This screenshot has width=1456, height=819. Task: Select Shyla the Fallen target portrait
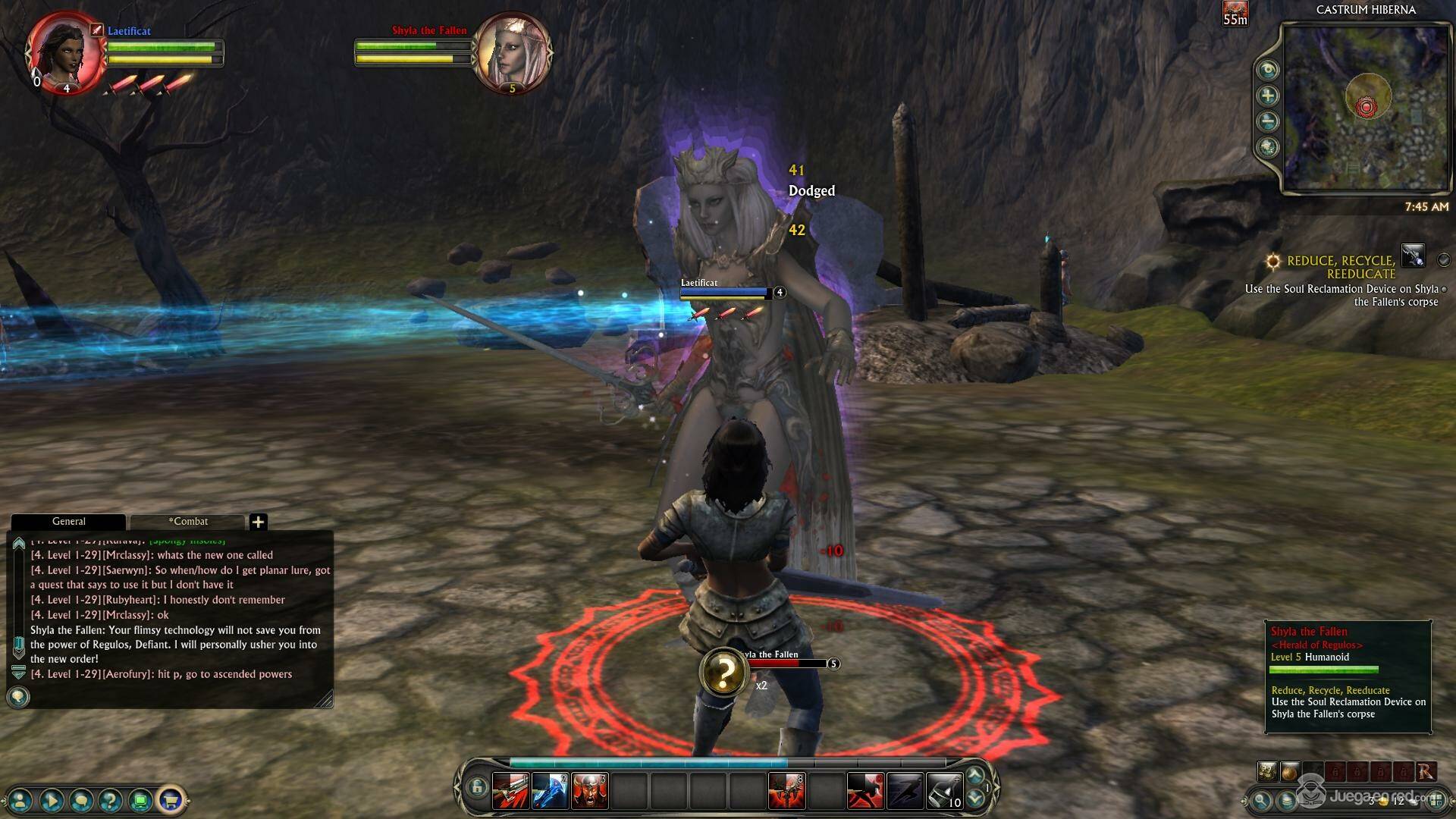point(512,53)
